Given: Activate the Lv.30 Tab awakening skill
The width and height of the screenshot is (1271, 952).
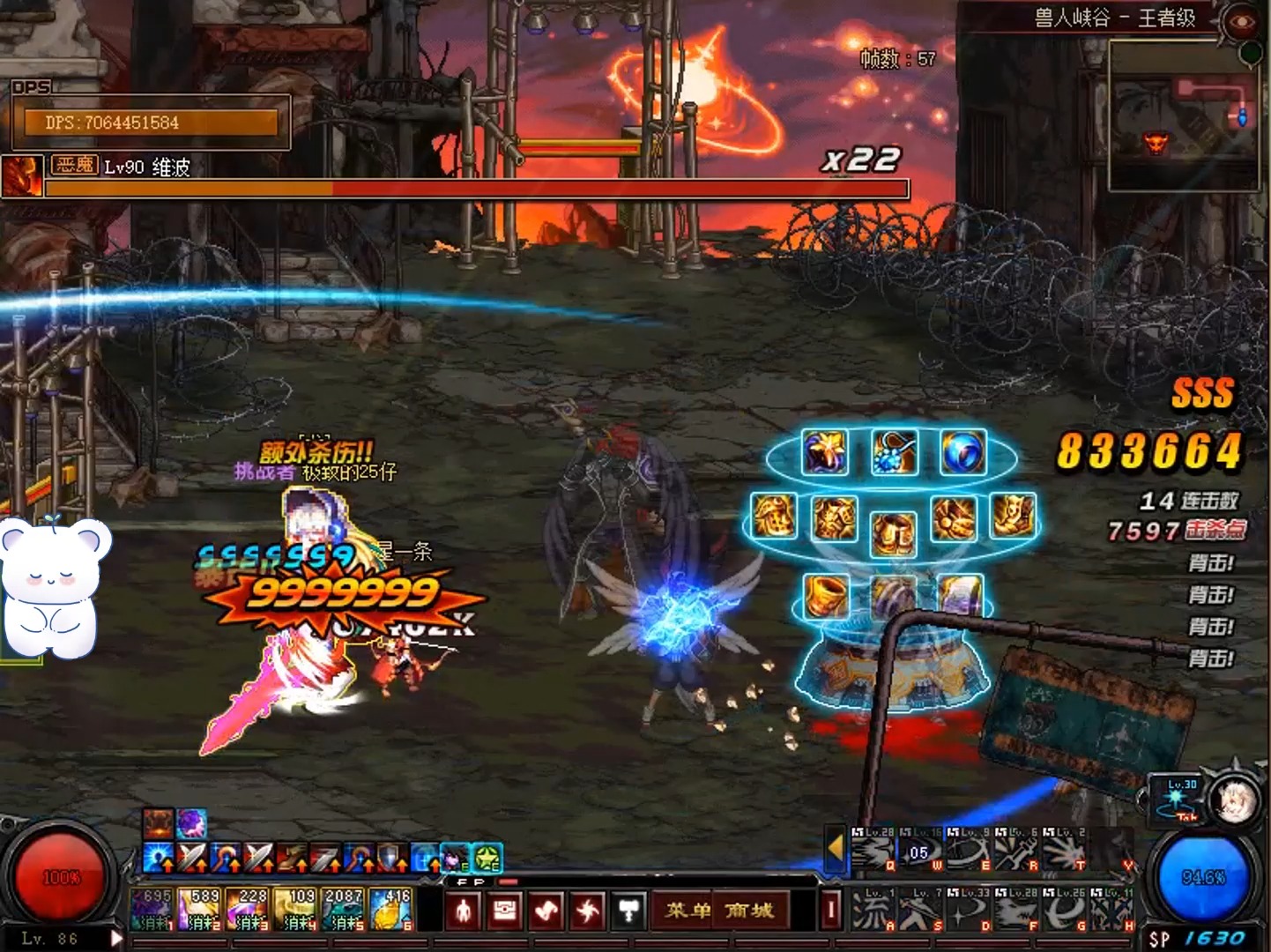Looking at the screenshot, I should click(x=1177, y=798).
